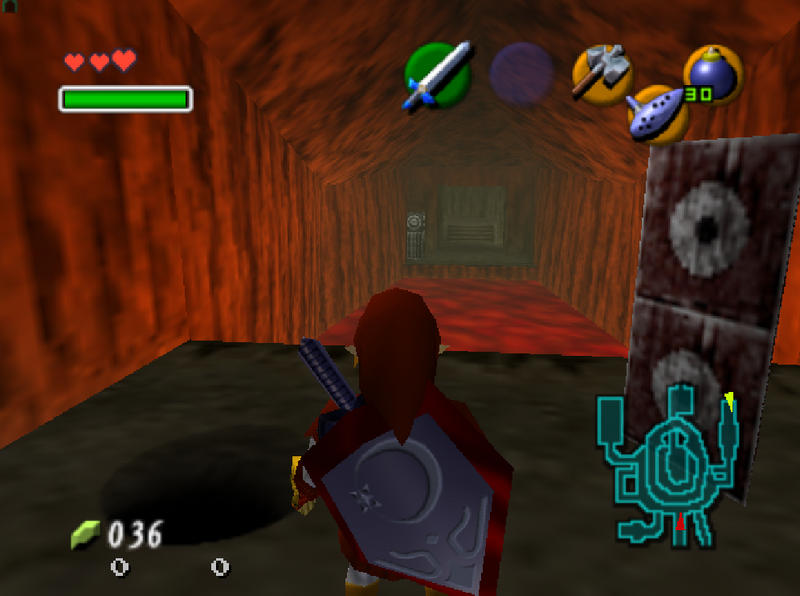Click the empty purple action button
This screenshot has width=800, height=596.
tap(521, 74)
